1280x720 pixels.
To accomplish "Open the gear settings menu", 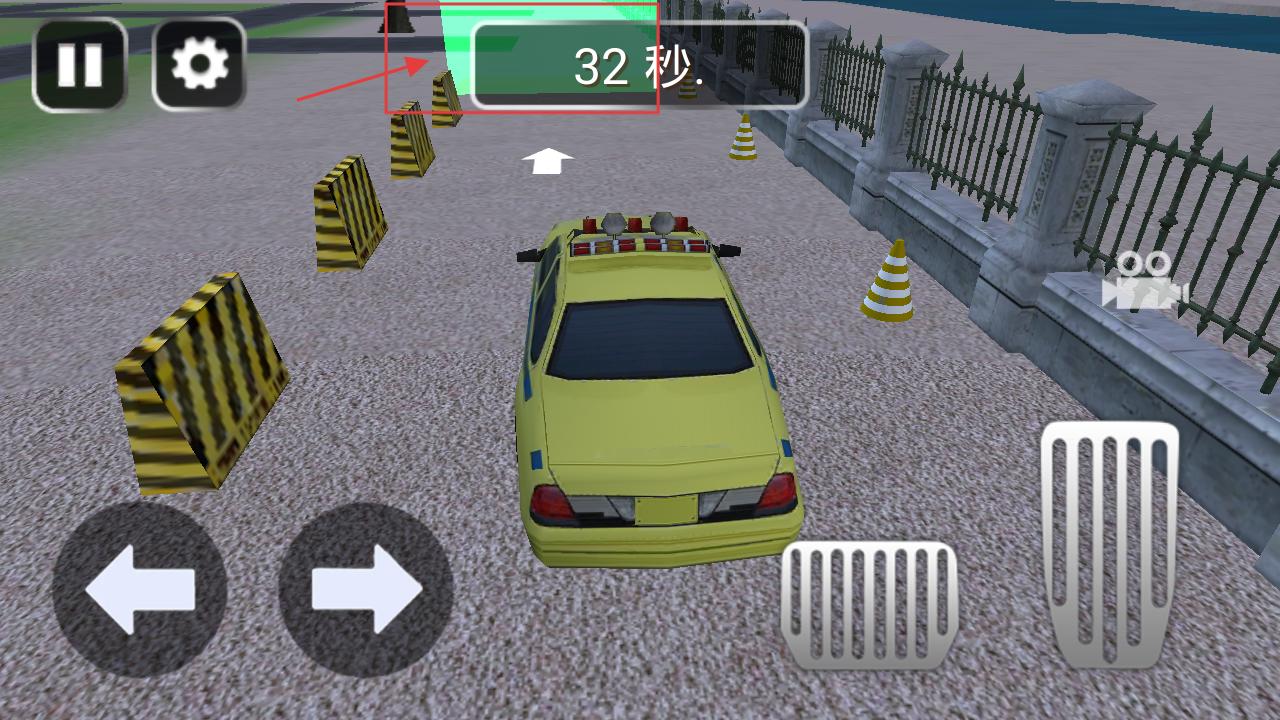I will pyautogui.click(x=199, y=65).
